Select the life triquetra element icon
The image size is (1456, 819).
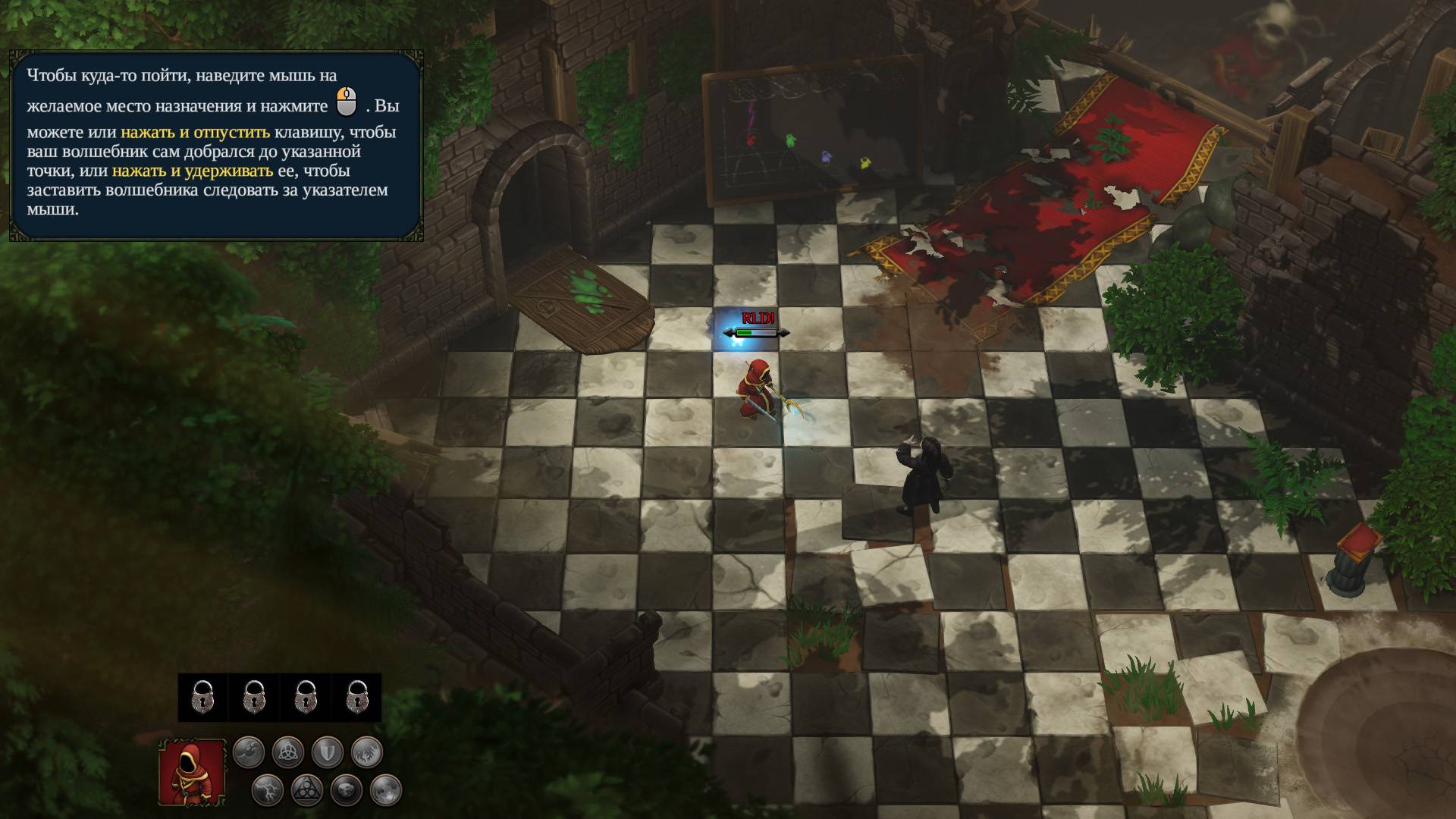pyautogui.click(x=288, y=752)
